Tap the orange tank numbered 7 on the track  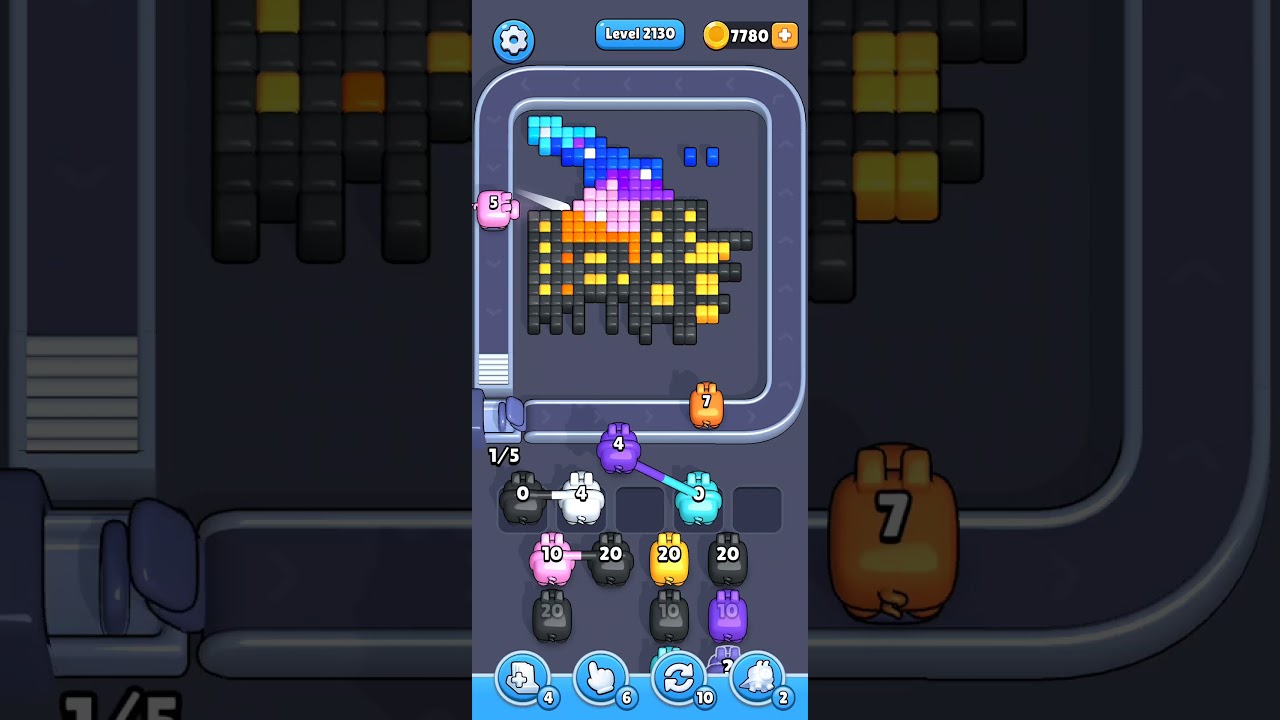pyautogui.click(x=707, y=403)
